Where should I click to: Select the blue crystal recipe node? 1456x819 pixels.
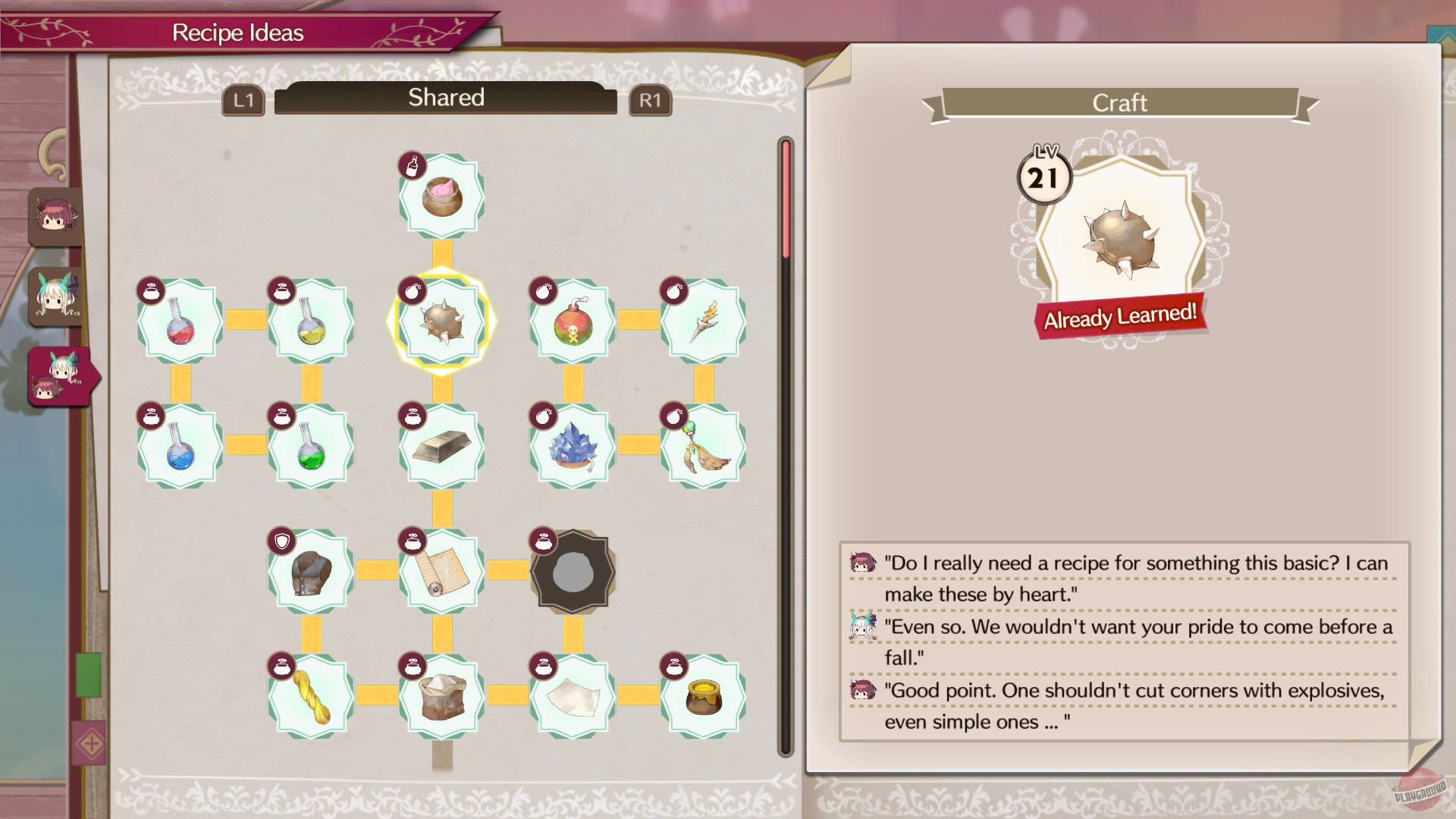point(571,446)
